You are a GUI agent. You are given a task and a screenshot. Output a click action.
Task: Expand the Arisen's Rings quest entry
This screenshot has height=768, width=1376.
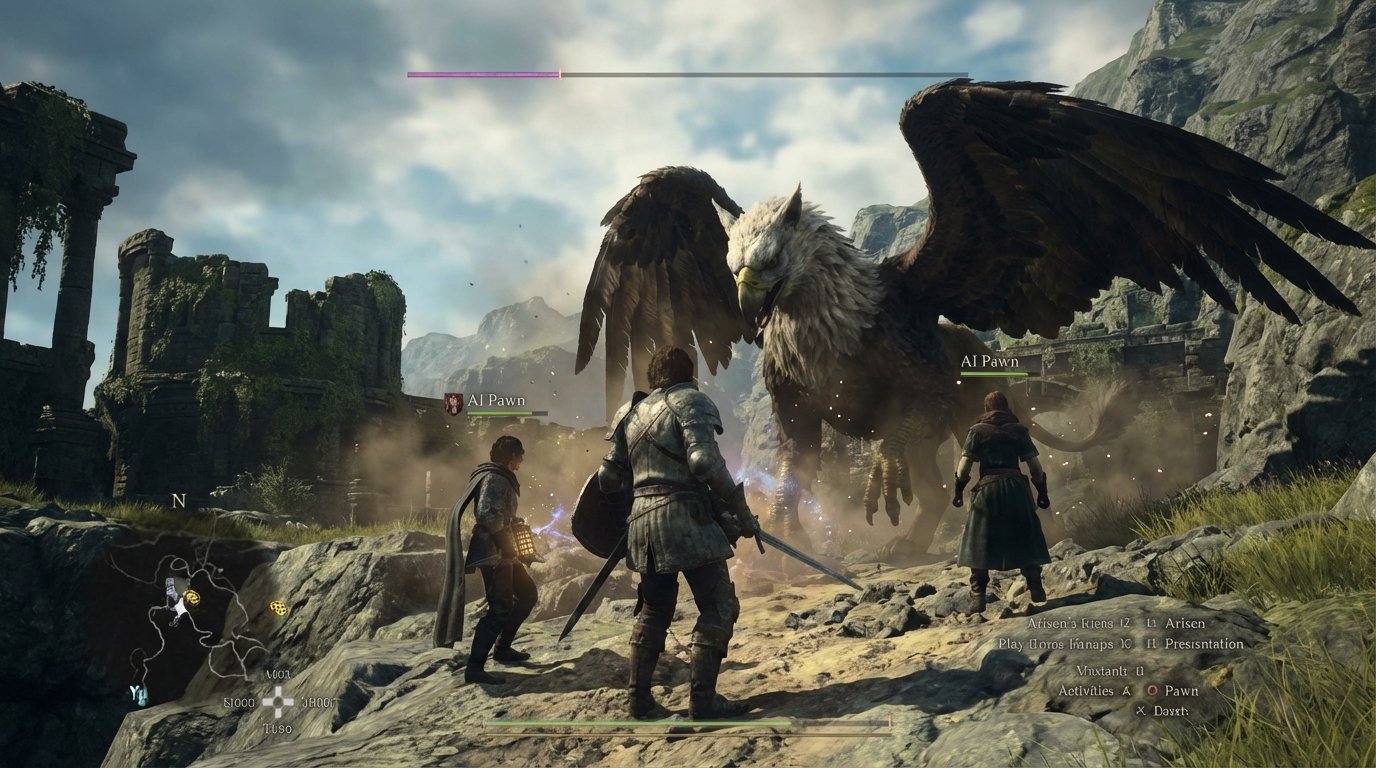coord(1078,622)
